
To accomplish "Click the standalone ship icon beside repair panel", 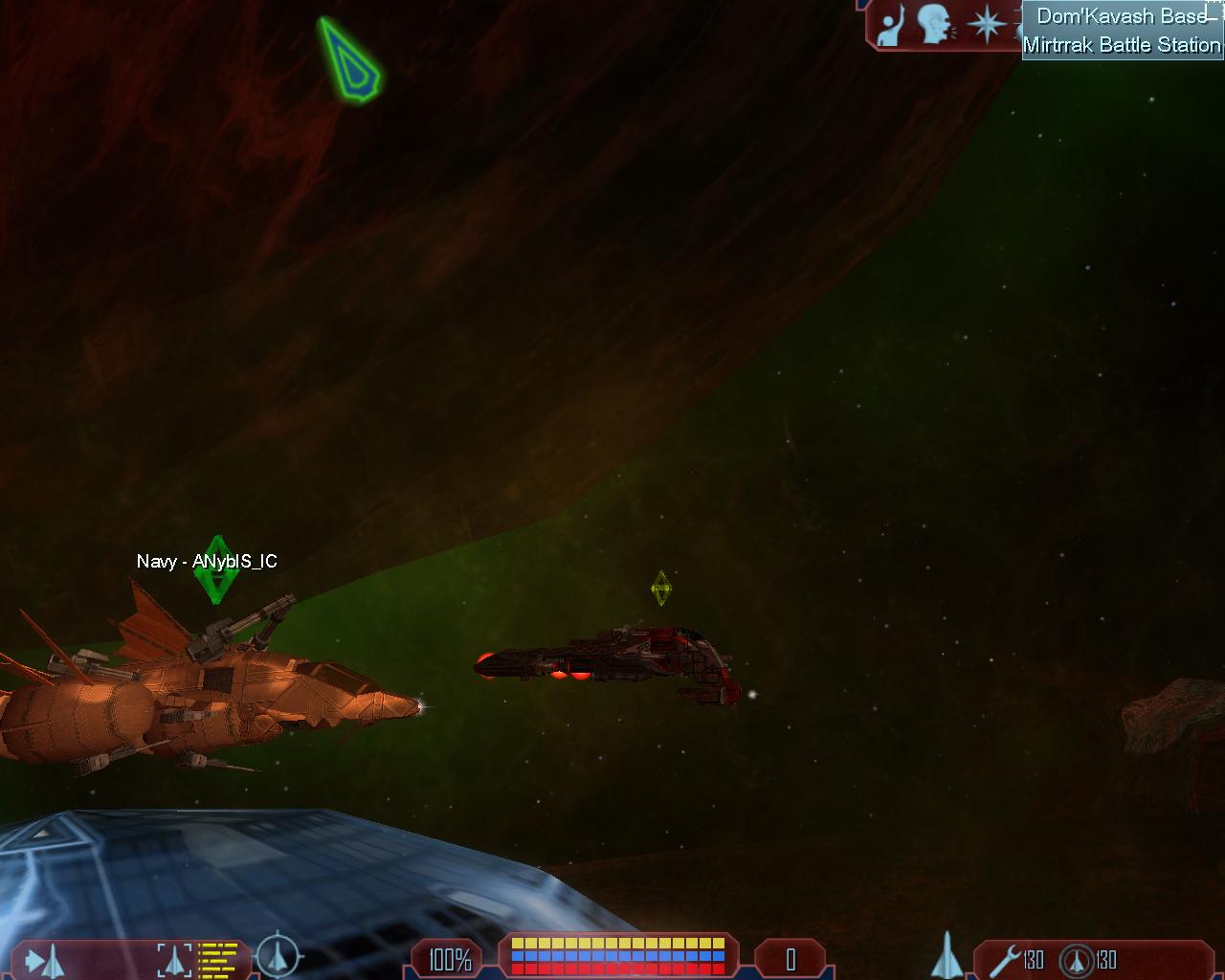I will (x=946, y=955).
